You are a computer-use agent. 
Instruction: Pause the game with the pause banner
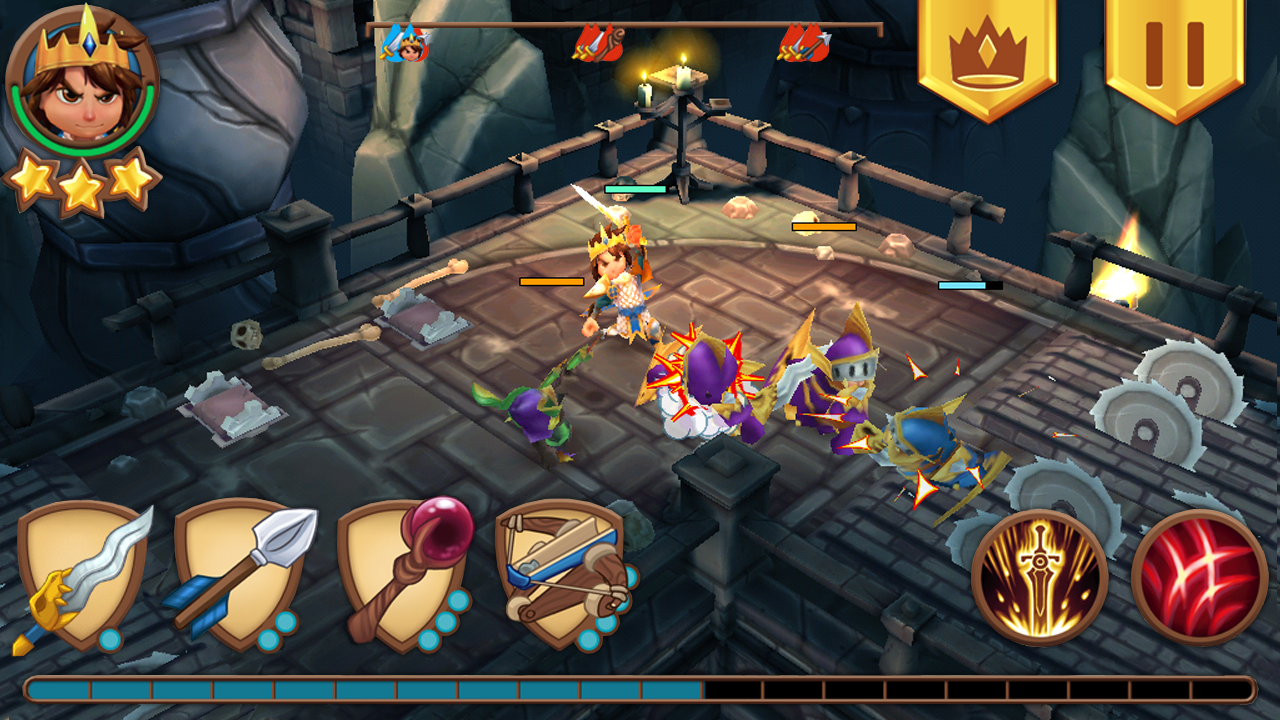(x=1175, y=55)
